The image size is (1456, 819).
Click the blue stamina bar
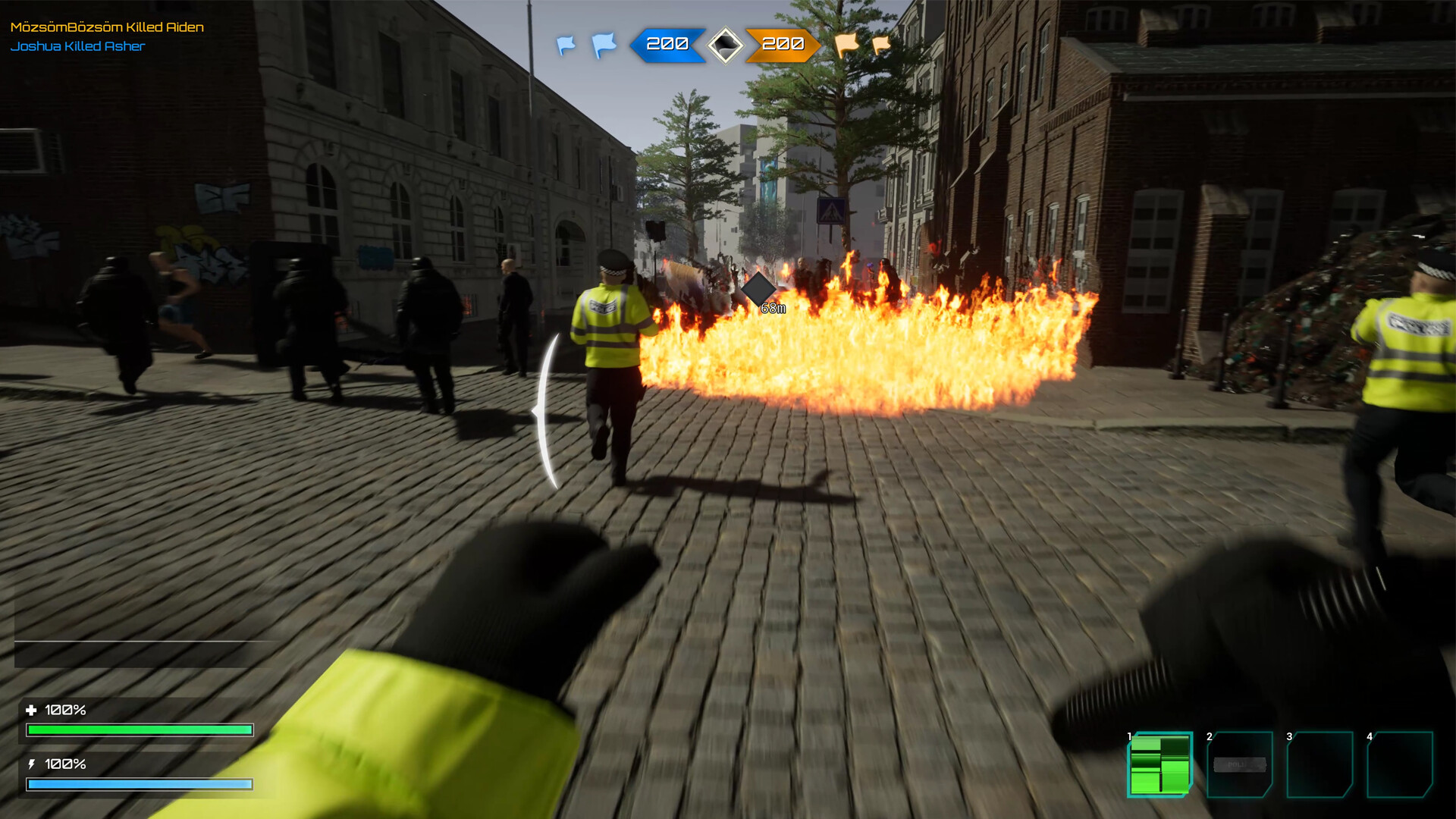(140, 783)
